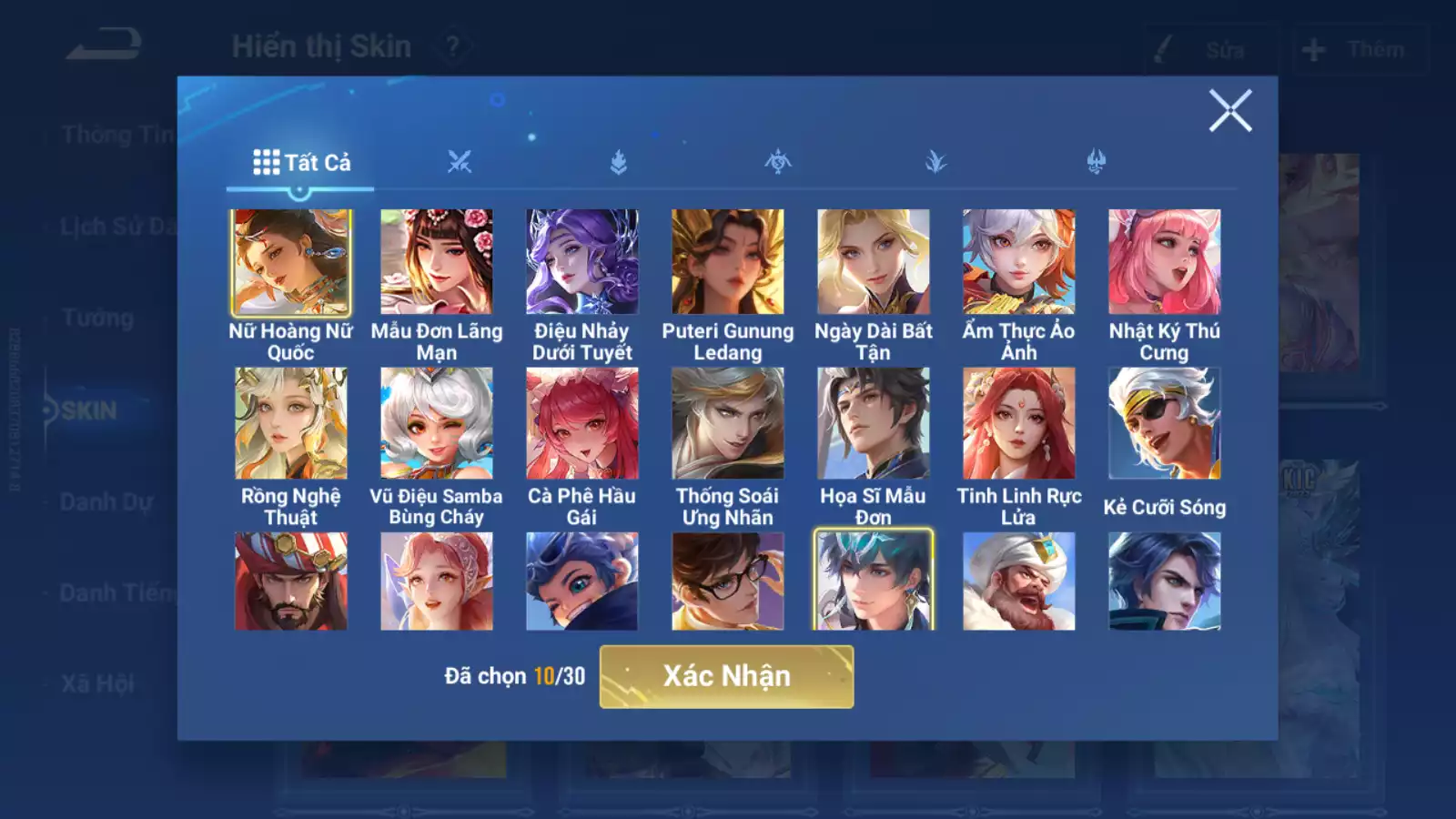
Task: Open the shield class filter tab icon
Action: coord(618,162)
